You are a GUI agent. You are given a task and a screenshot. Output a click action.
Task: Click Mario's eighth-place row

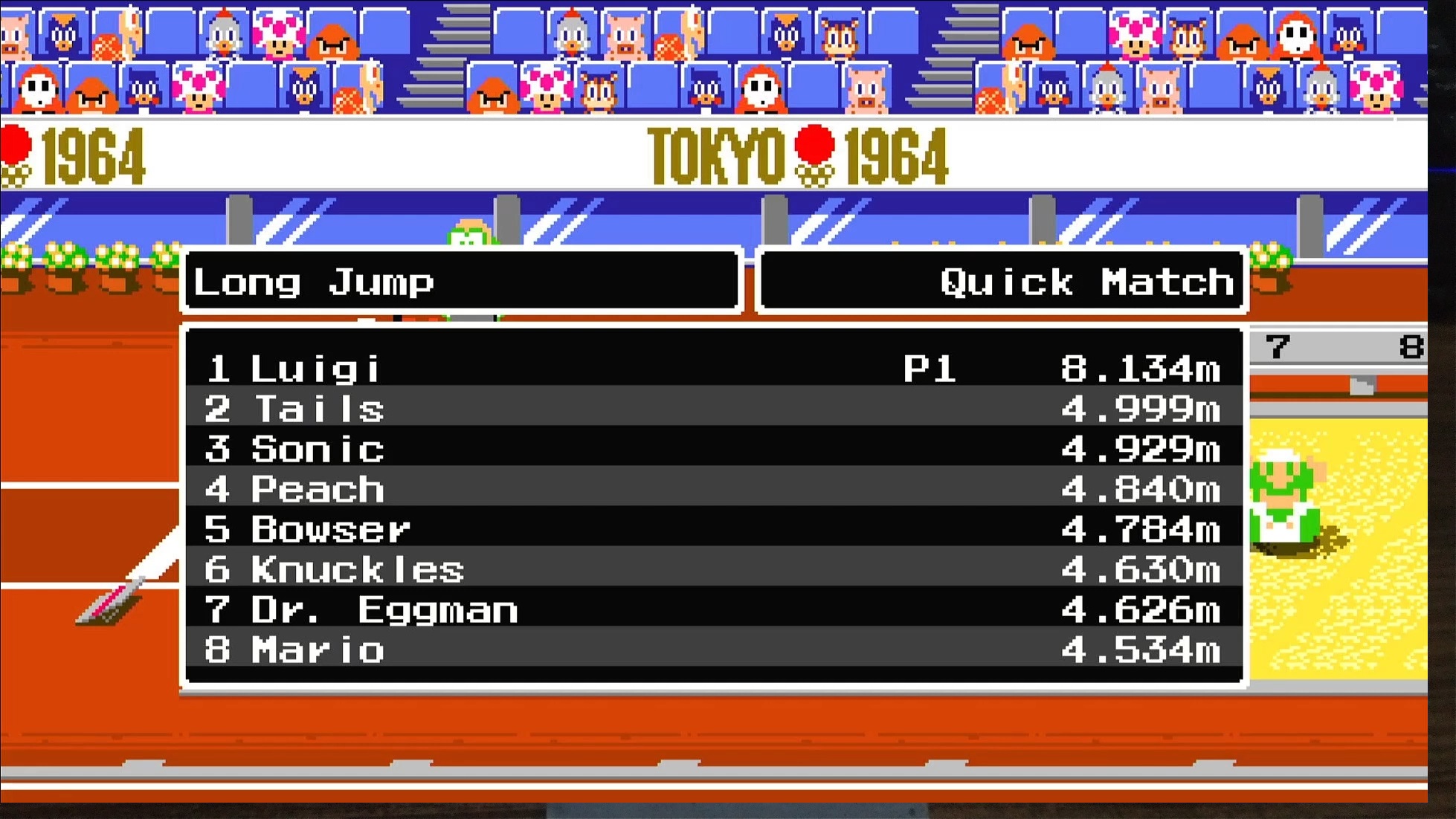coord(712,650)
